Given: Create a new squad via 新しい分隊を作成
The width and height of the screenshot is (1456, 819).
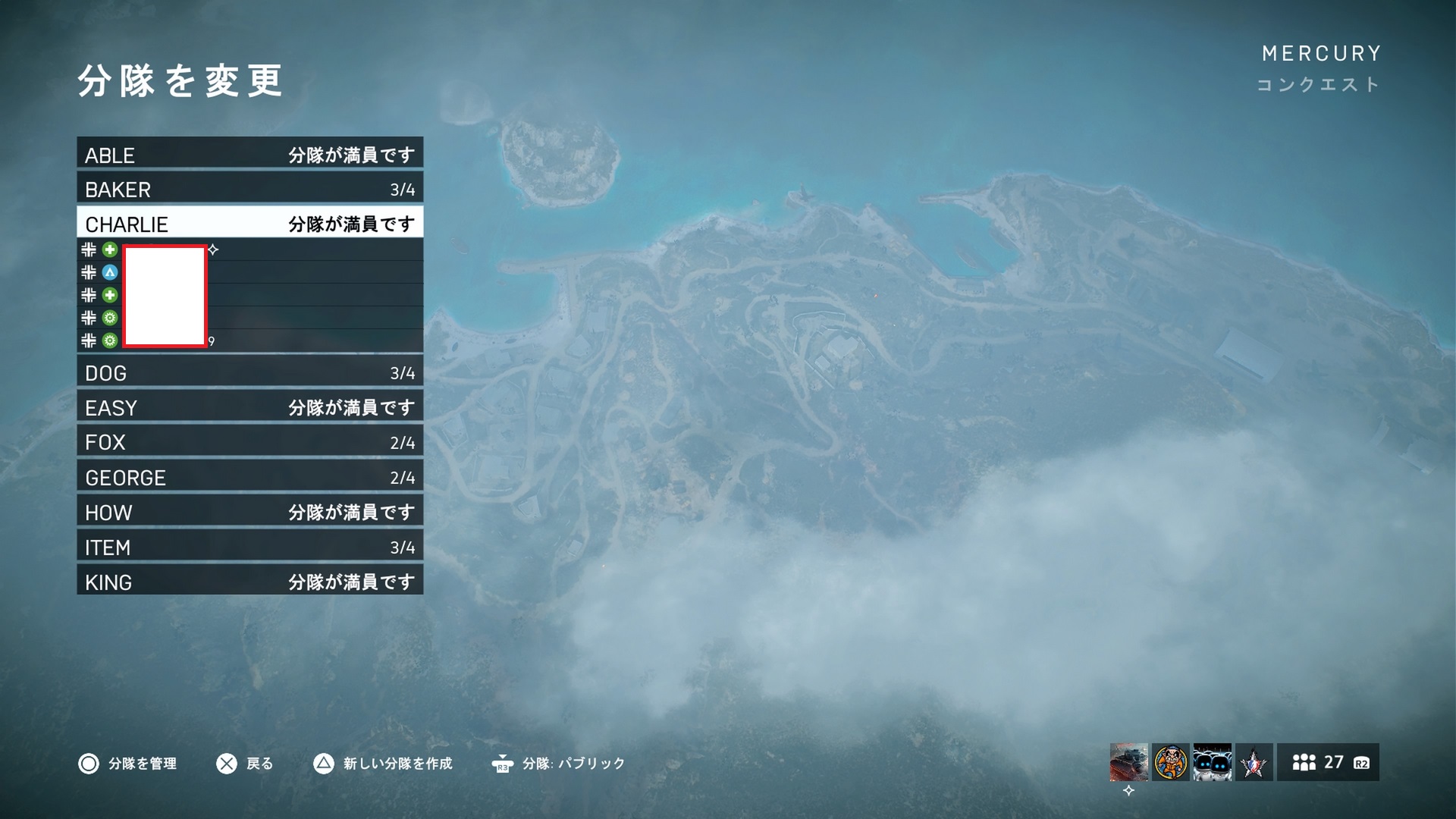Looking at the screenshot, I should [383, 764].
